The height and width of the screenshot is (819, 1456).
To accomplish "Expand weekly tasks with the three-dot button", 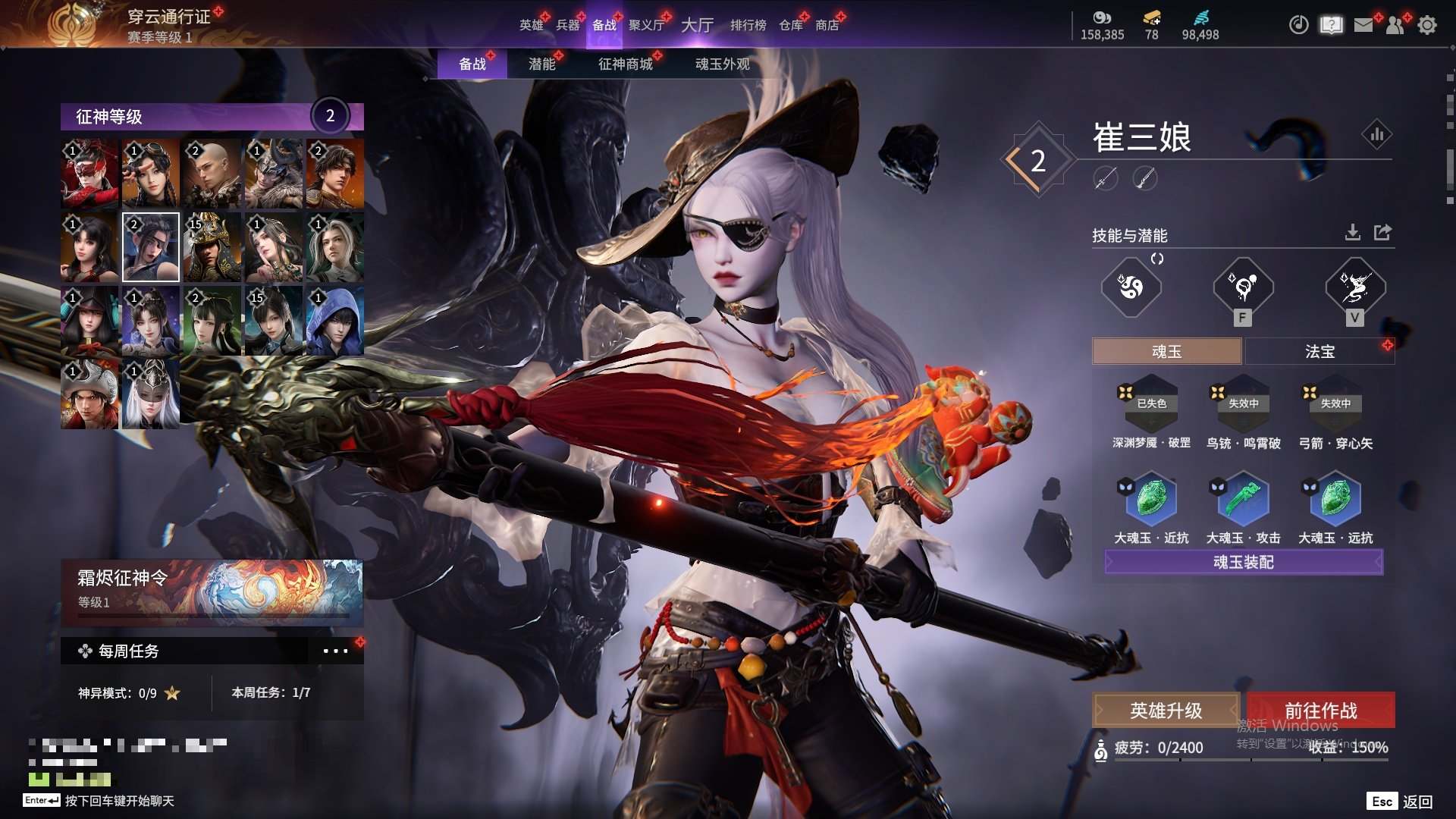I will tap(335, 651).
